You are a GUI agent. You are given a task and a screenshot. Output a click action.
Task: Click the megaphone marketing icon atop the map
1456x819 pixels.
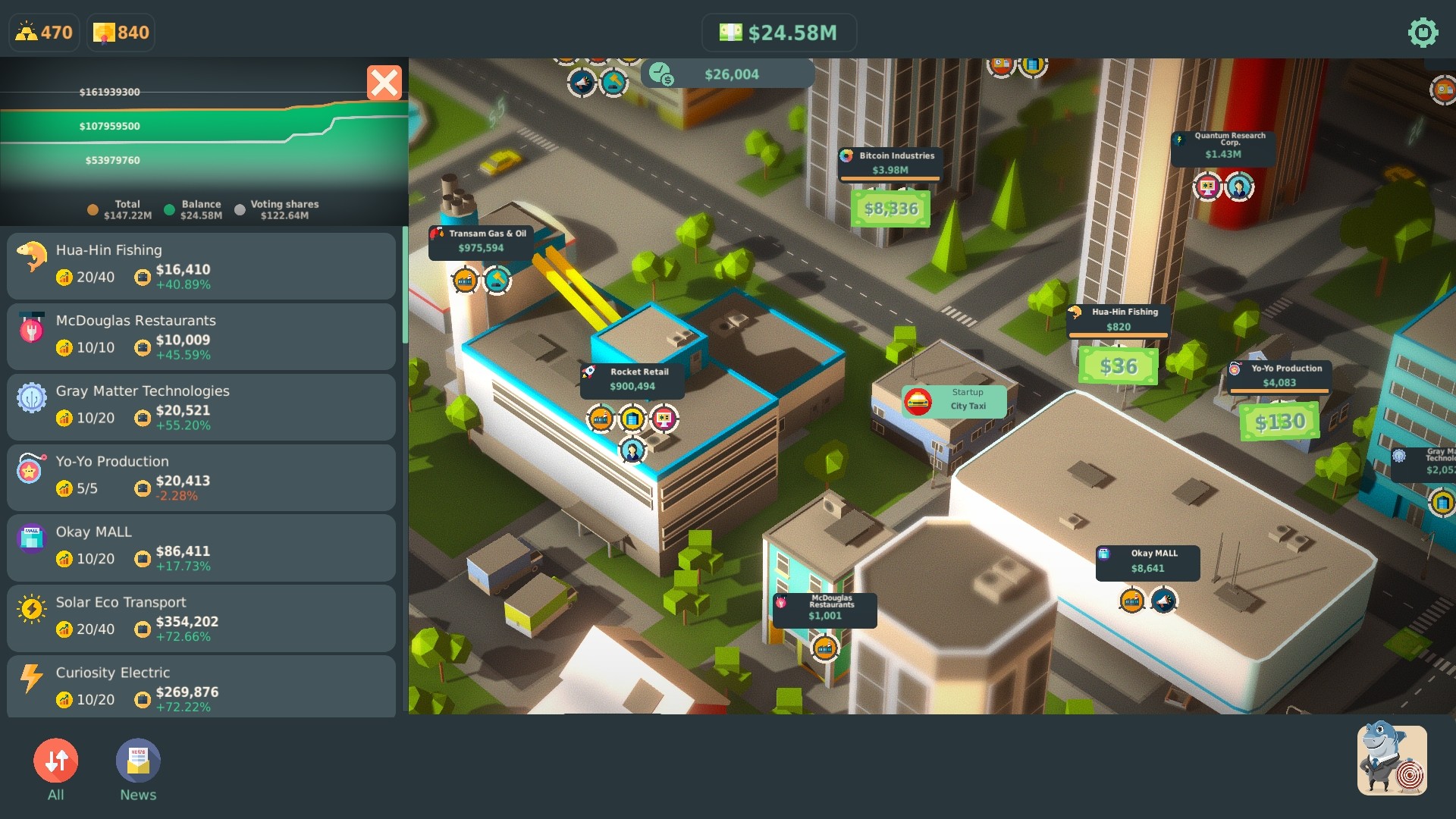click(581, 83)
